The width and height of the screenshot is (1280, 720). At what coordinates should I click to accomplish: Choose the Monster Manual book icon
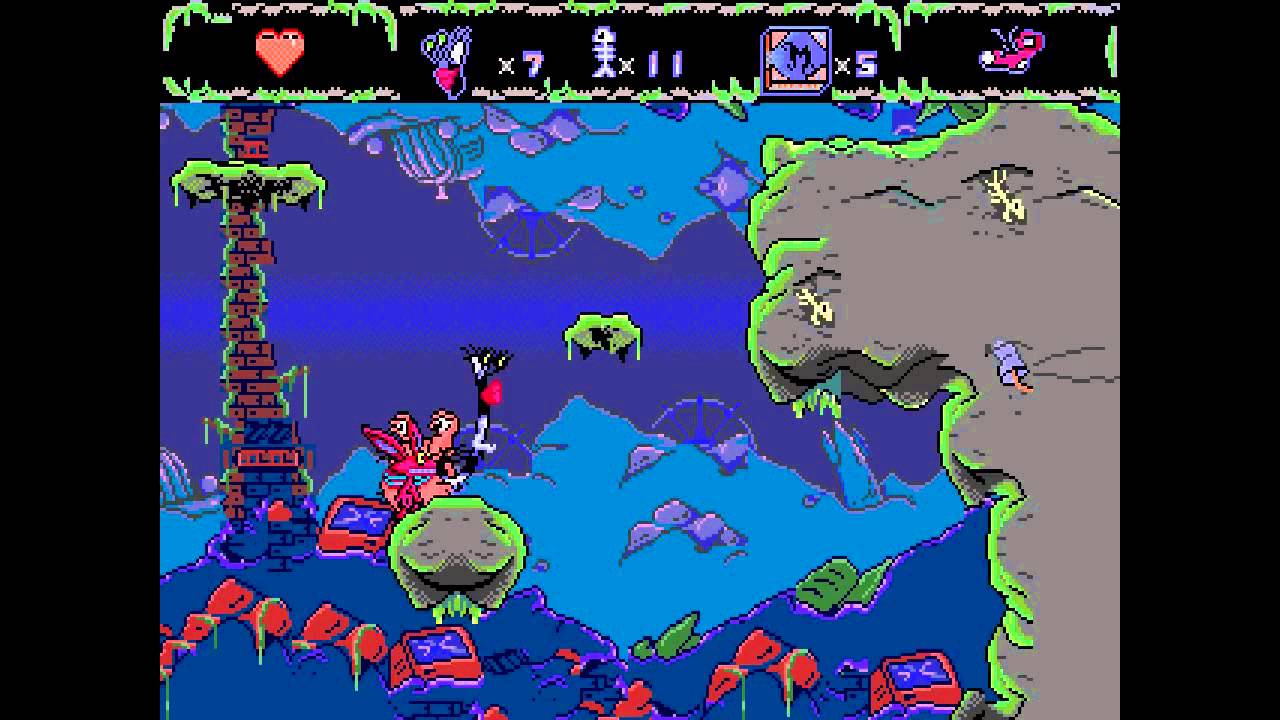(x=796, y=60)
